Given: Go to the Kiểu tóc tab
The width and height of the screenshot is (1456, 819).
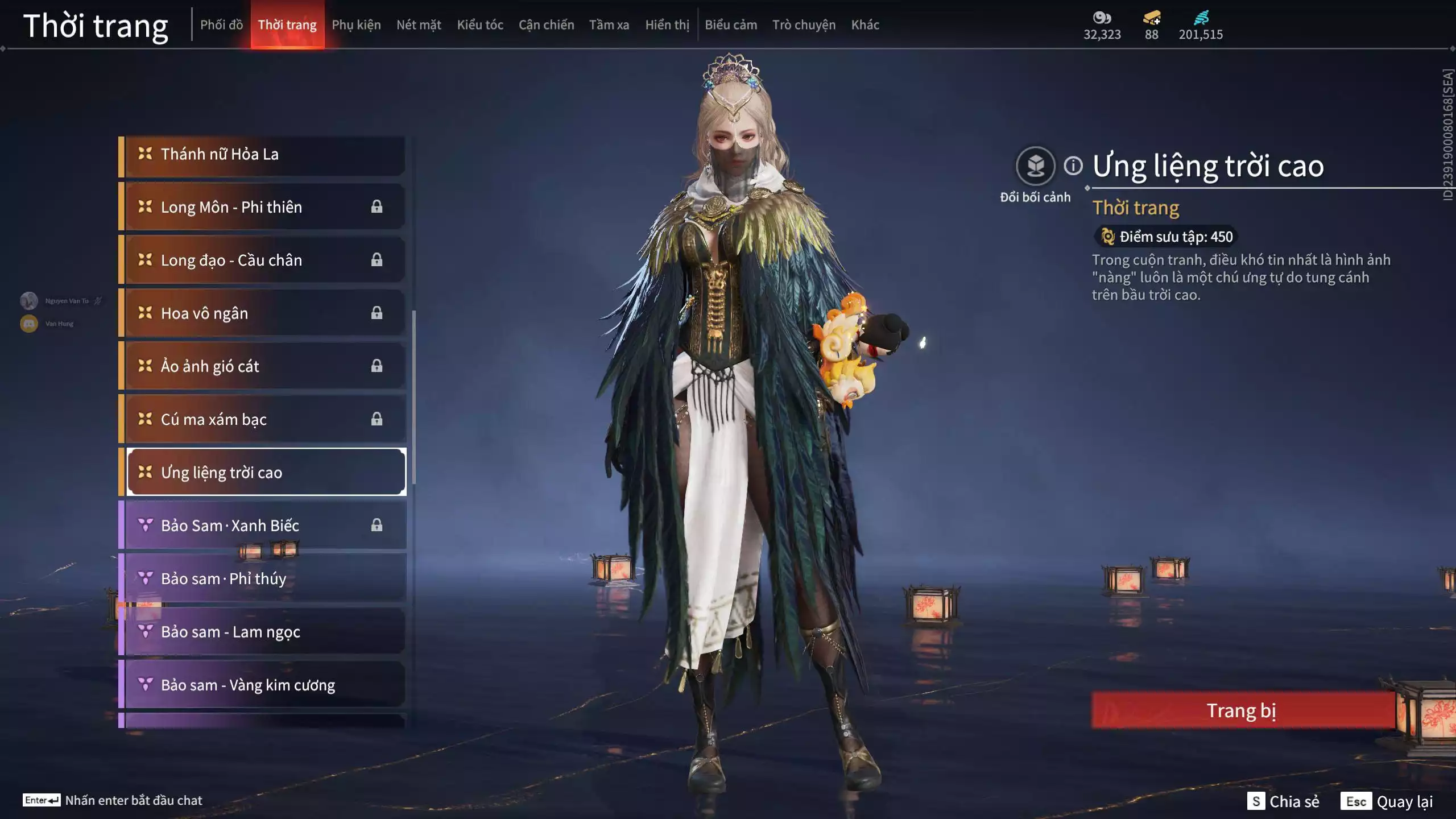Looking at the screenshot, I should (480, 25).
